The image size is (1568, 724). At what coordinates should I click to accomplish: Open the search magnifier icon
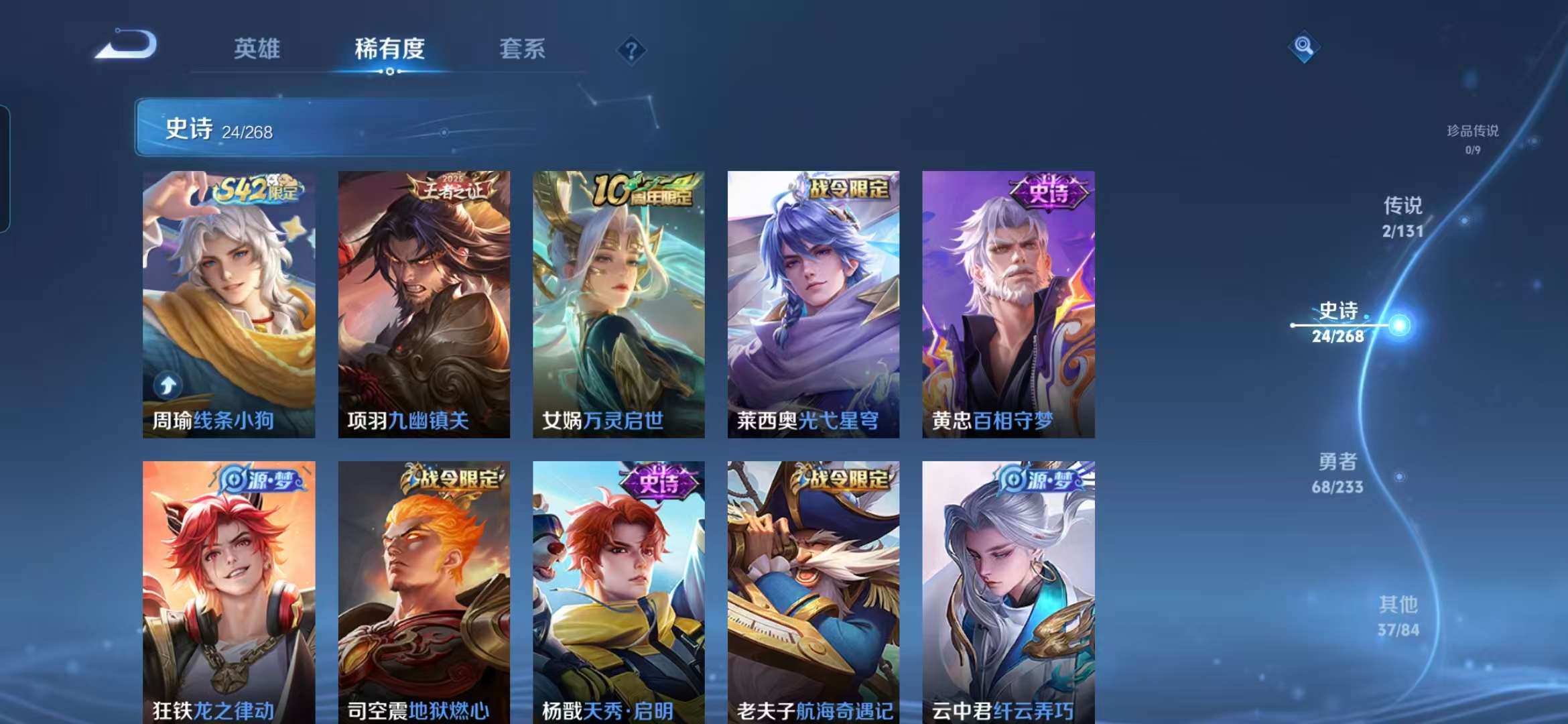click(x=1304, y=46)
